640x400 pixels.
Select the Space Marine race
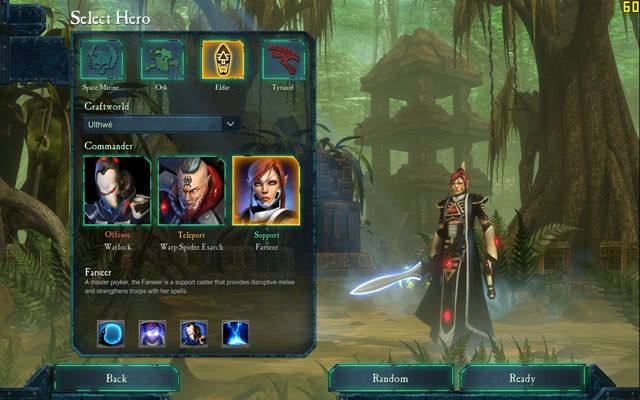[102, 61]
